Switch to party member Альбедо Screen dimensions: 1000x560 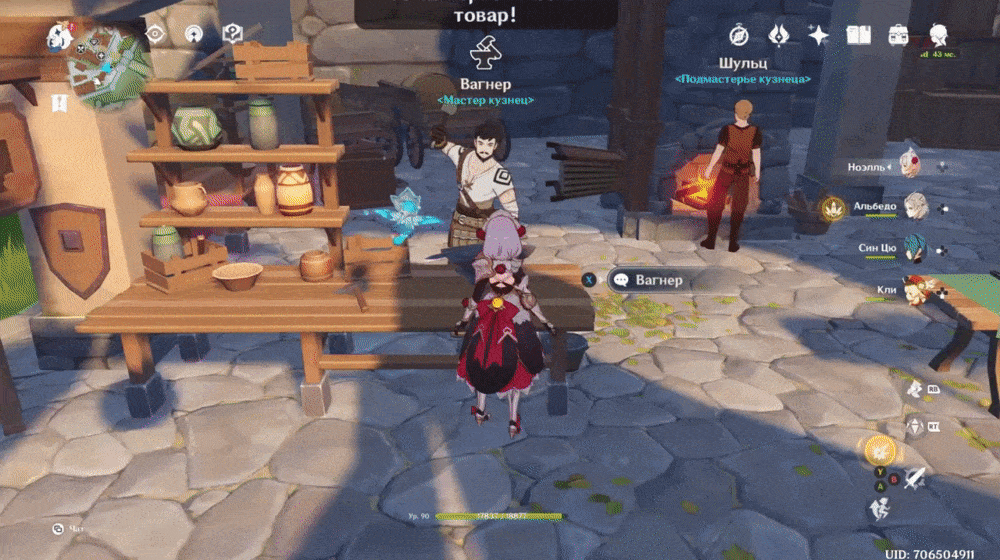pos(915,208)
